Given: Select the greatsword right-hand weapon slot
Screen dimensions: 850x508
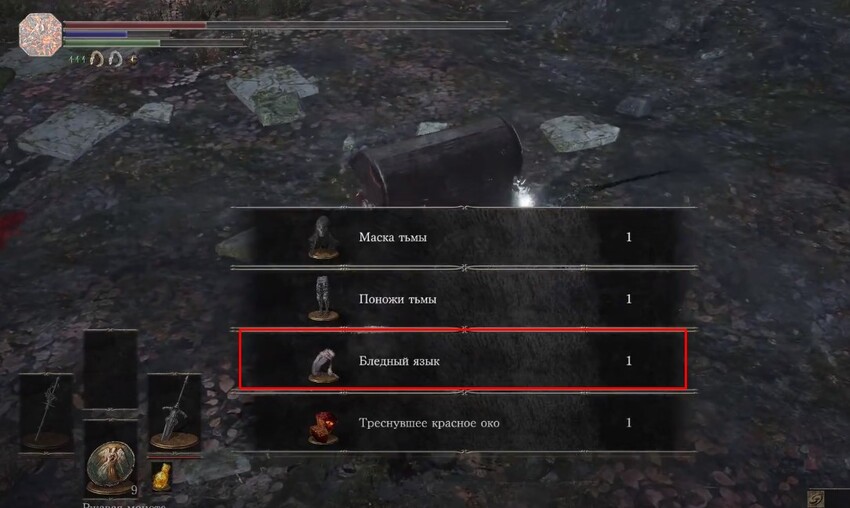Looking at the screenshot, I should tap(174, 412).
